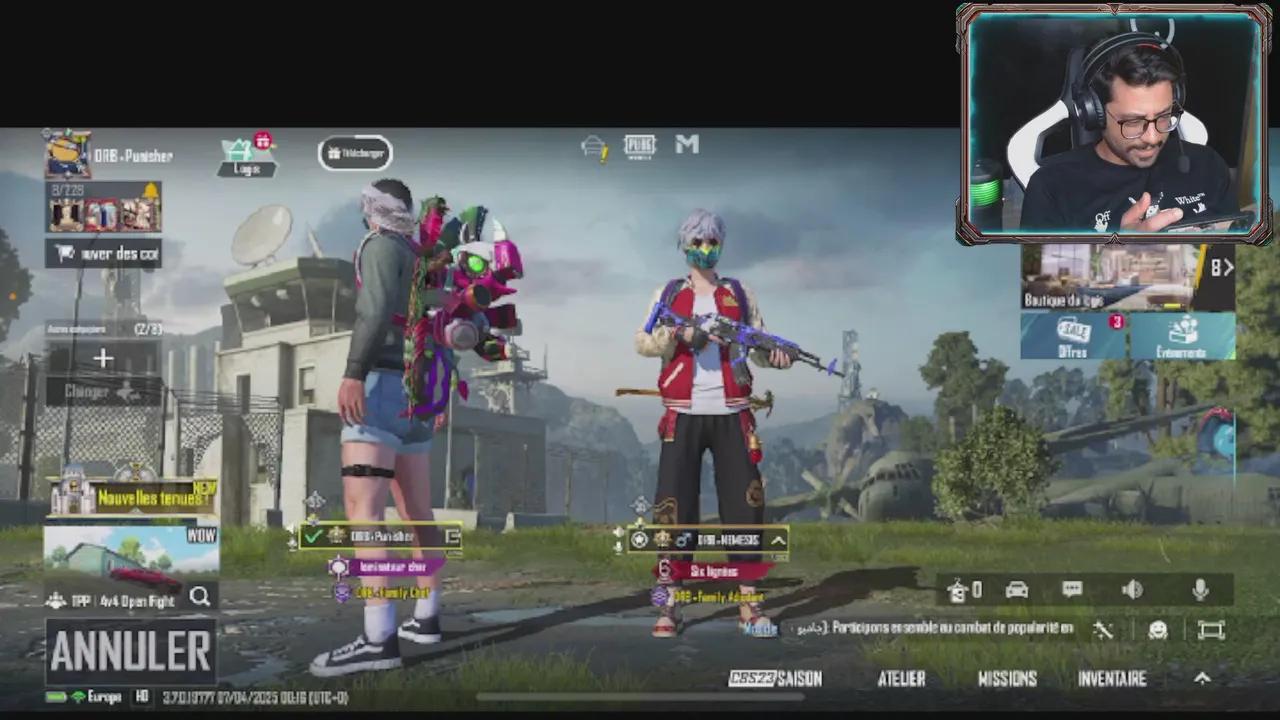Screen dimensions: 1280x720
Task: Go to the ATELIER tab
Action: pyautogui.click(x=901, y=679)
